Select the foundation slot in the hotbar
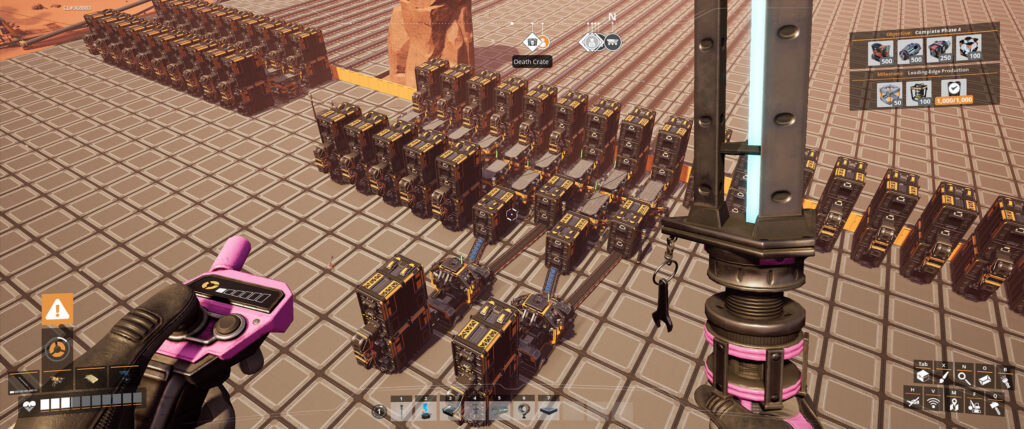The image size is (1024, 429). click(549, 409)
